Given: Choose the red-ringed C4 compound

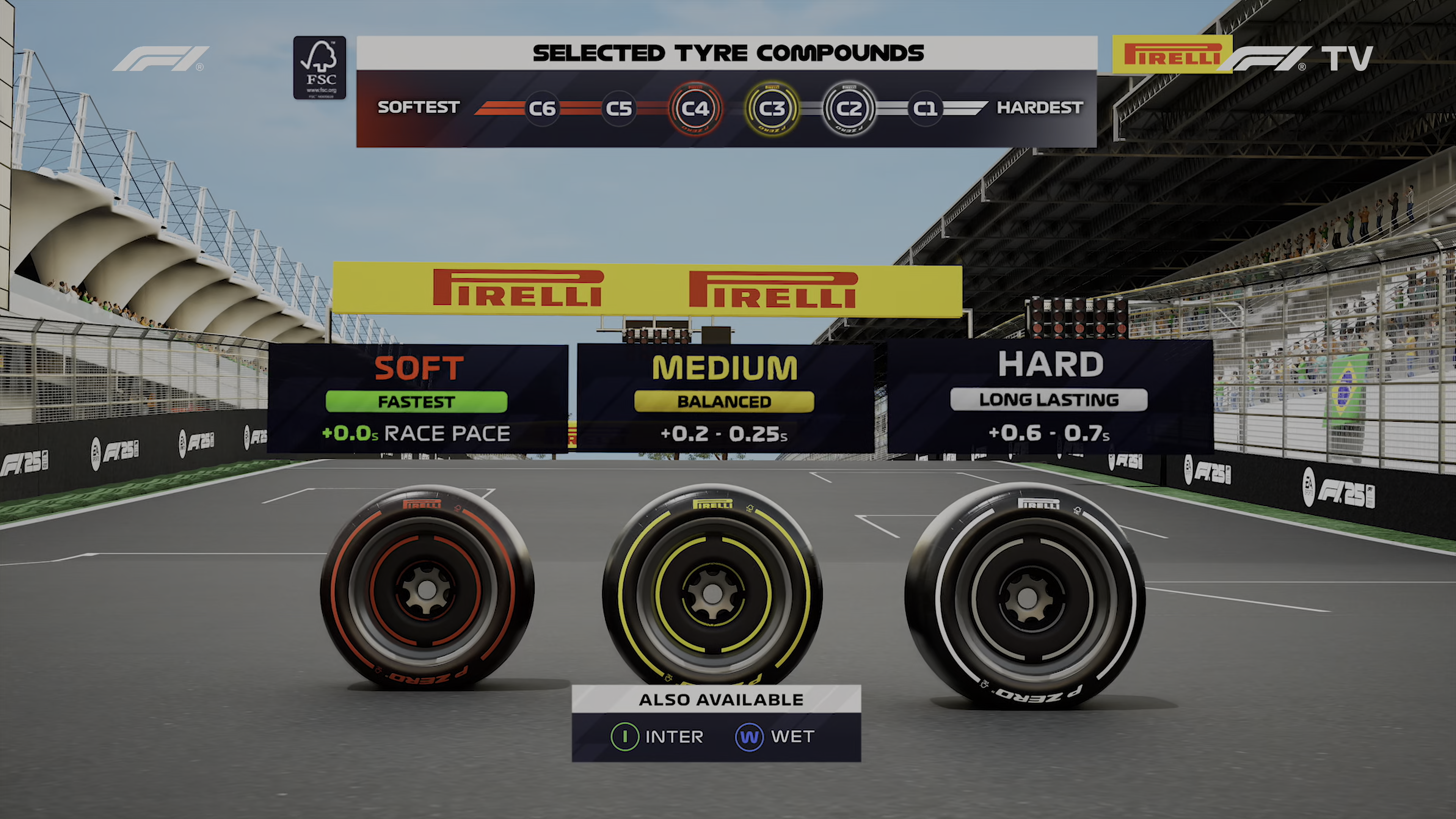Looking at the screenshot, I should [695, 108].
